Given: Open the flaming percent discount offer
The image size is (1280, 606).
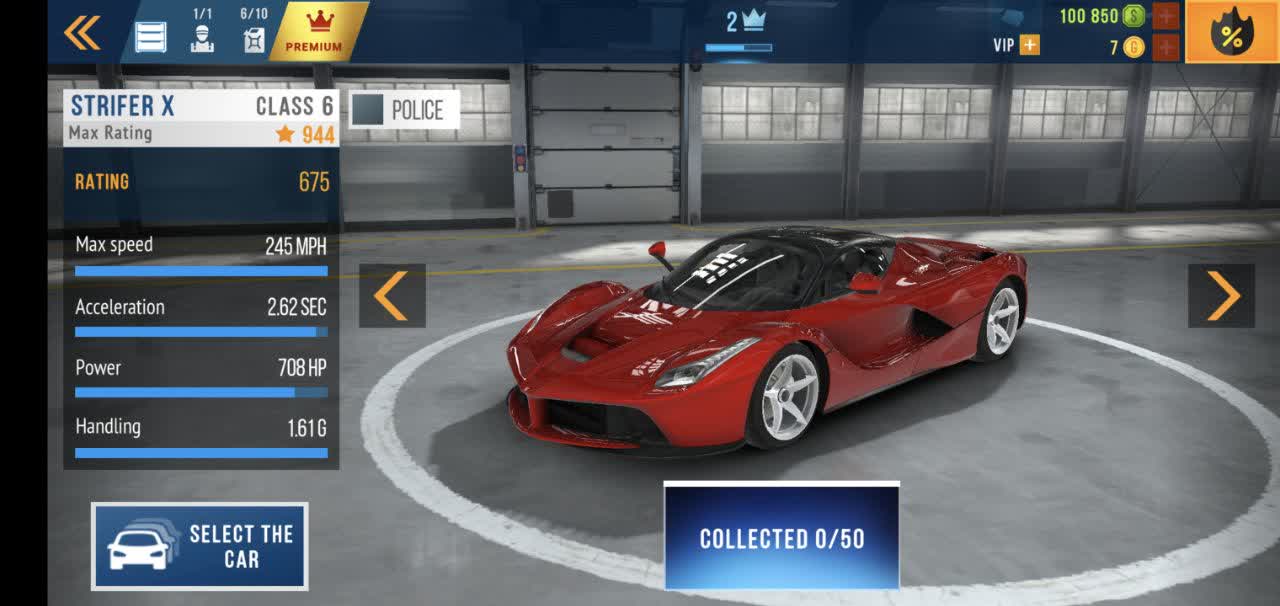Looking at the screenshot, I should coord(1232,33).
